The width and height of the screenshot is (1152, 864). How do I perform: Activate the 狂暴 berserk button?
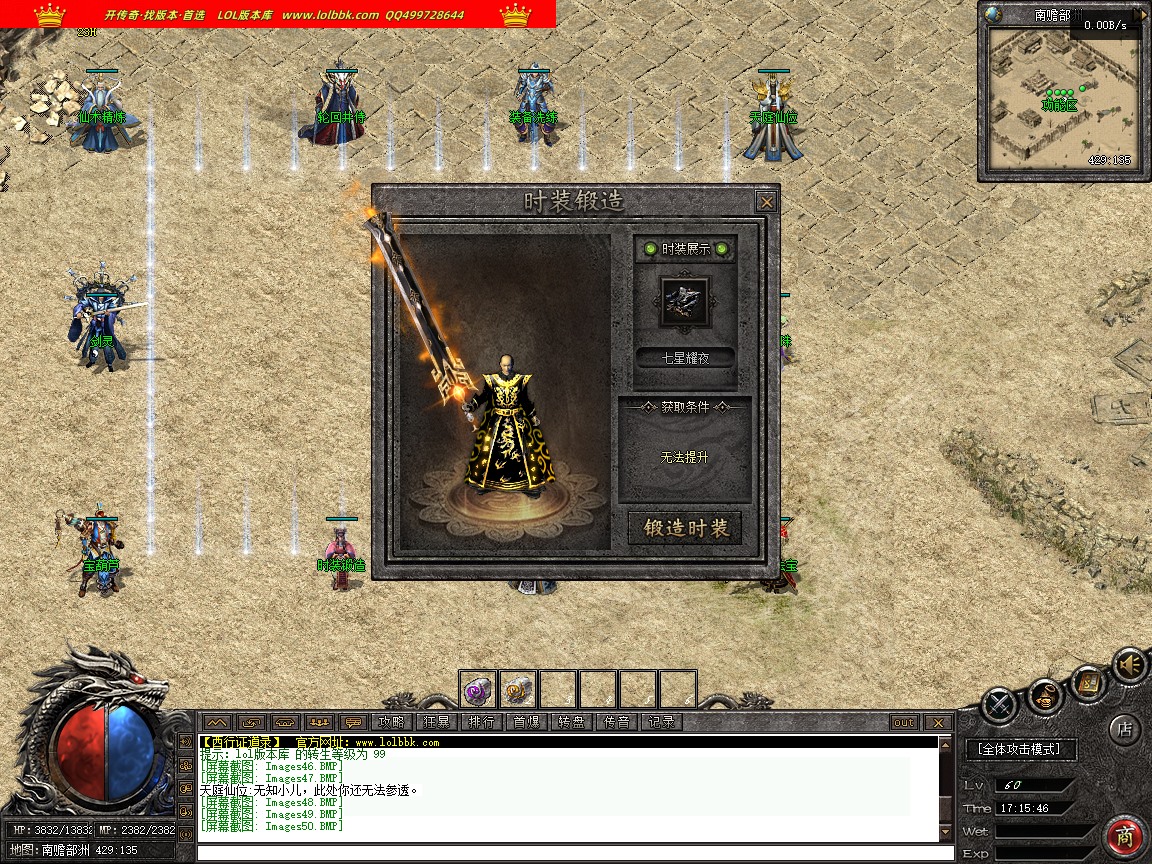(436, 722)
